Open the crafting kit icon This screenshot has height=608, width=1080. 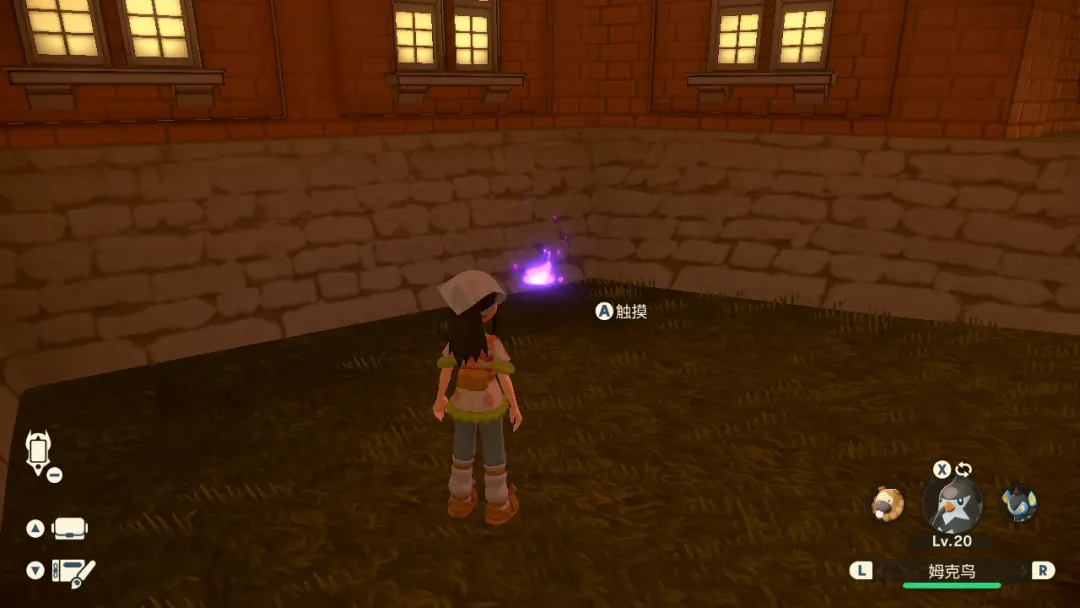[x=73, y=570]
